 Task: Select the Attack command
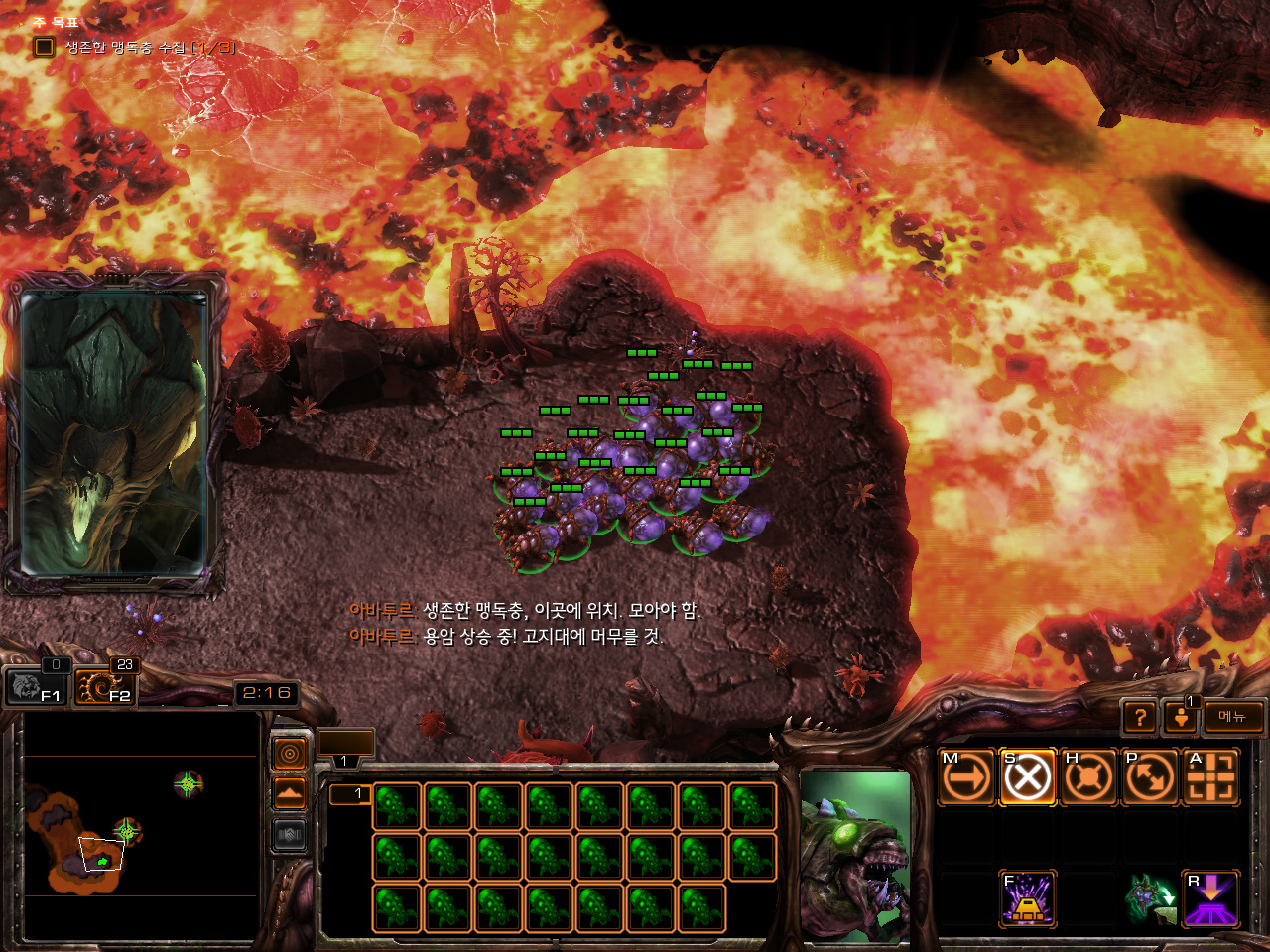coord(1210,776)
